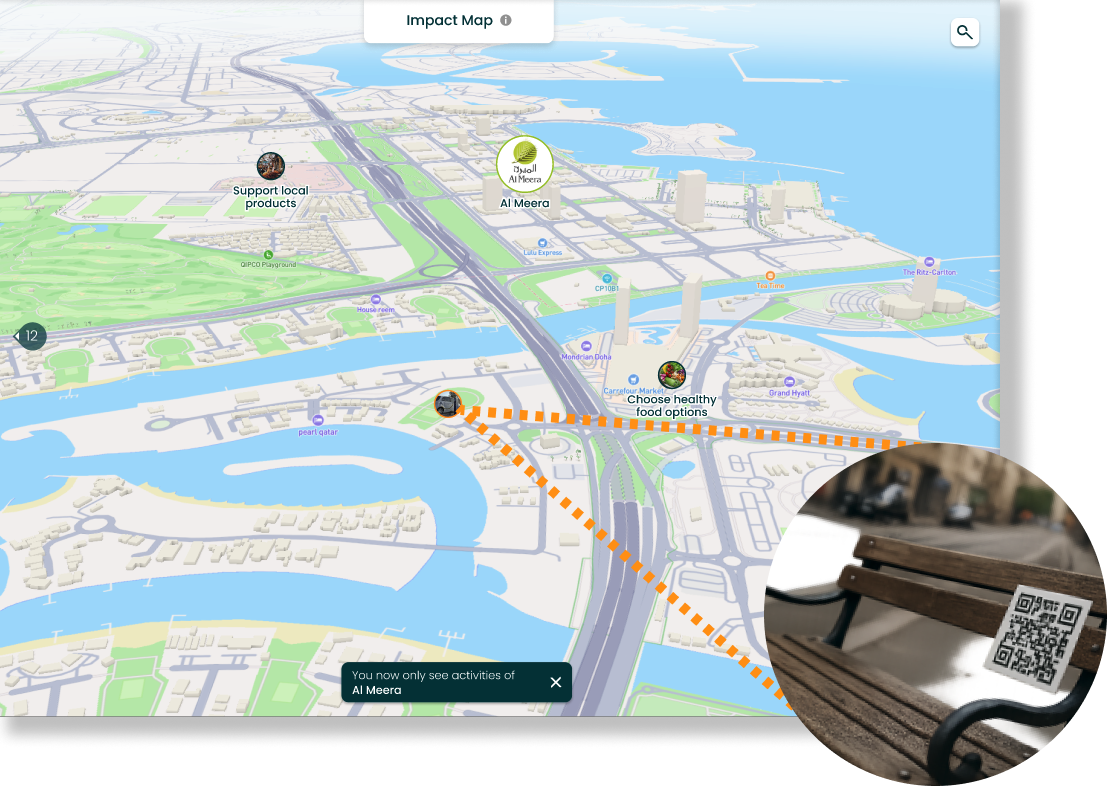Open Choose healthy food options marker

click(x=672, y=376)
